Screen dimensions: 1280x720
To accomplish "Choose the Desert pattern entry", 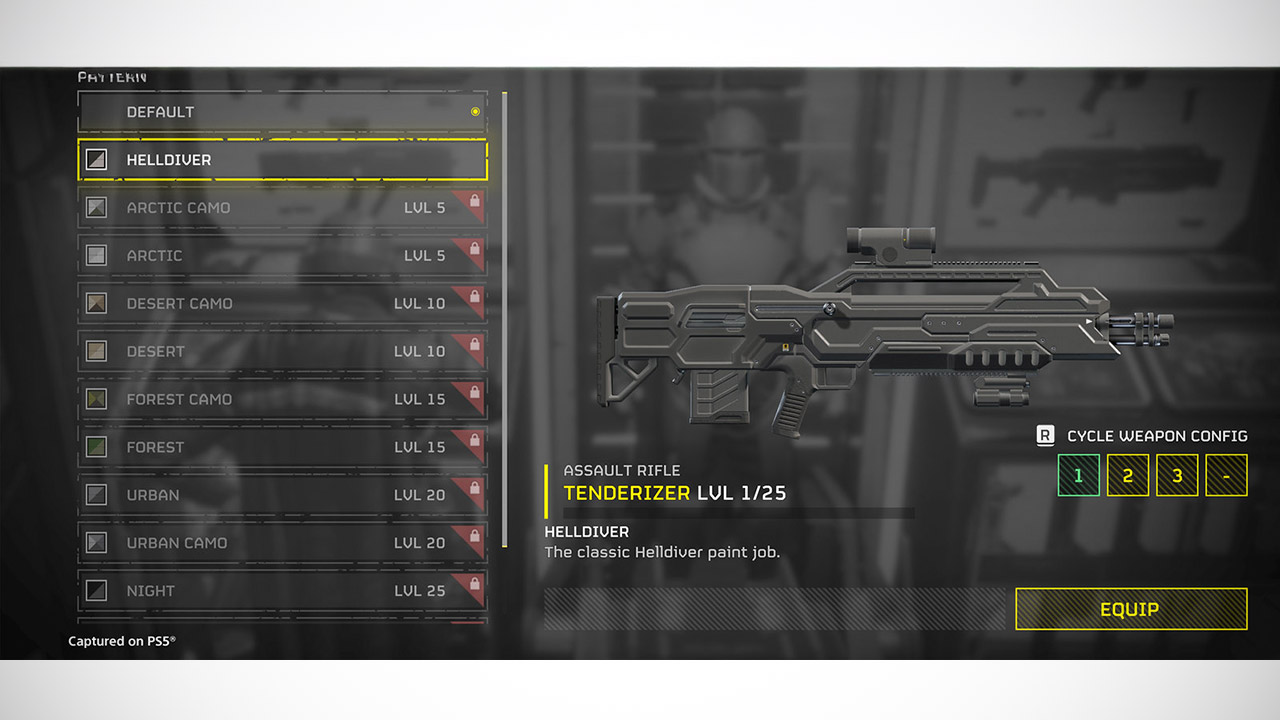I will (282, 352).
